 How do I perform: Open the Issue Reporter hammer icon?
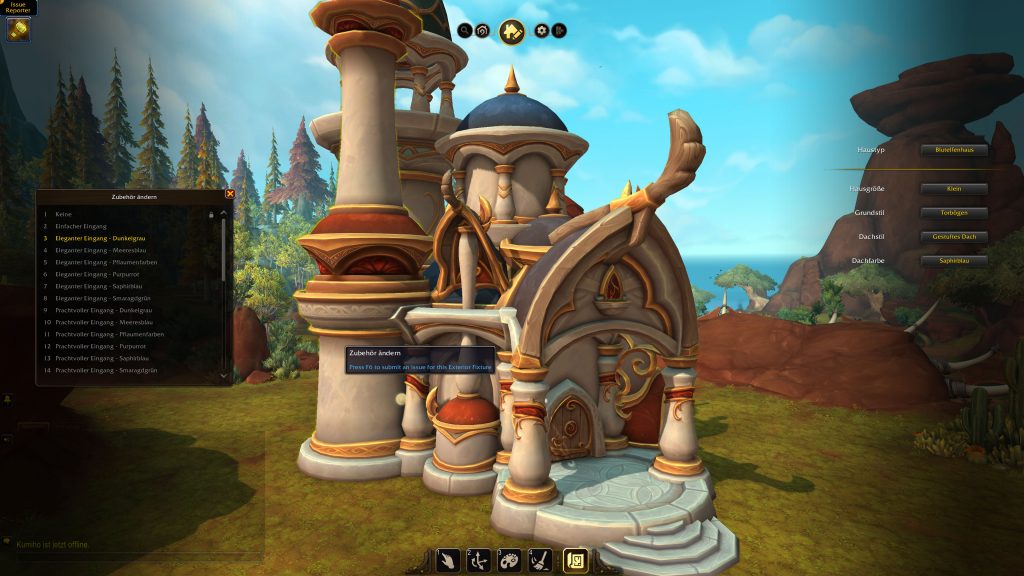pyautogui.click(x=18, y=30)
